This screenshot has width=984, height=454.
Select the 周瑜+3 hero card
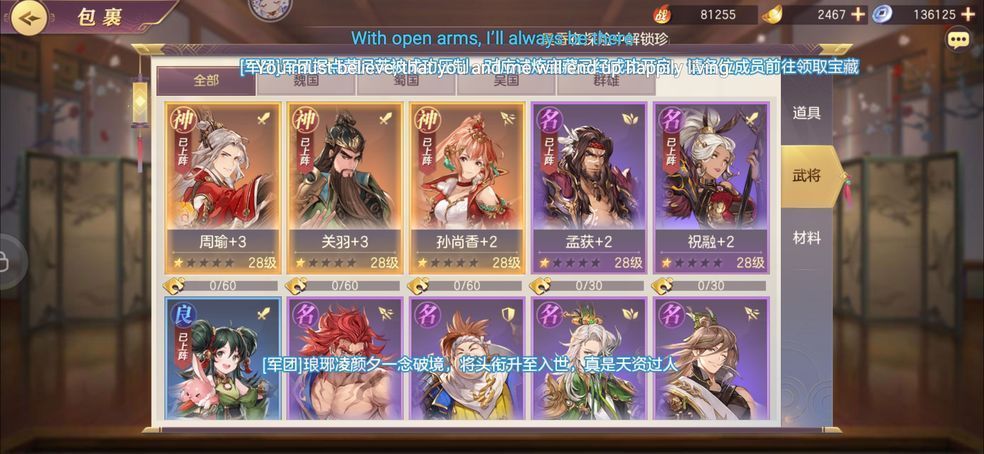222,188
